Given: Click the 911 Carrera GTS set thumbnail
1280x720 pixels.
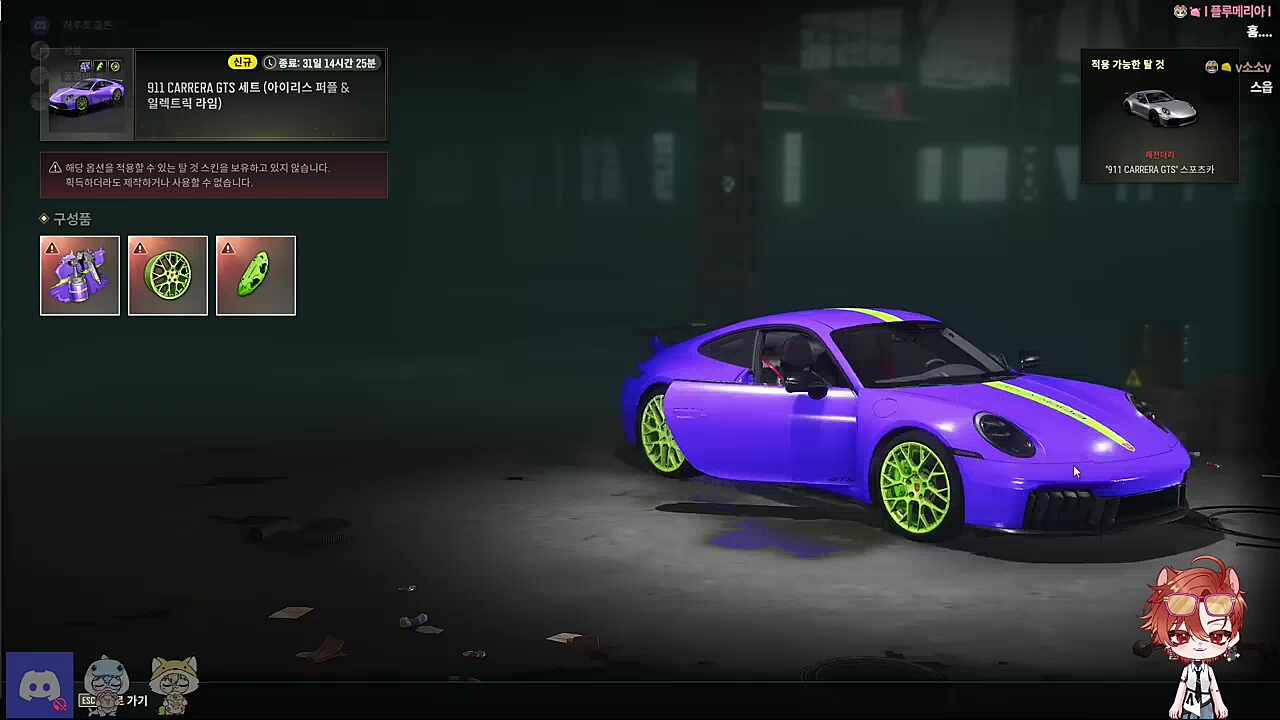Looking at the screenshot, I should 87,95.
